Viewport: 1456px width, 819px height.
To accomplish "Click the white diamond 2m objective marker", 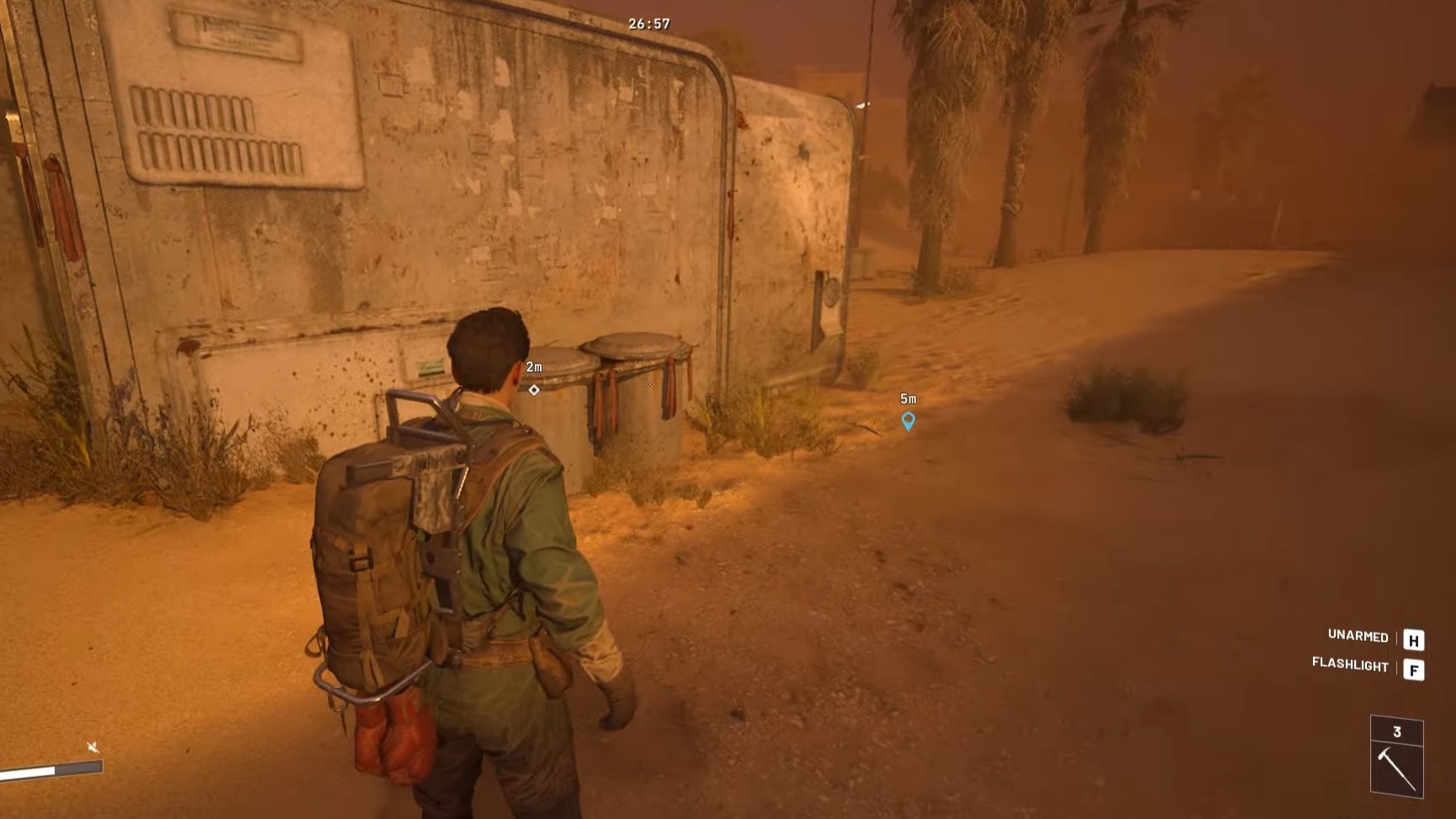I will [x=535, y=388].
